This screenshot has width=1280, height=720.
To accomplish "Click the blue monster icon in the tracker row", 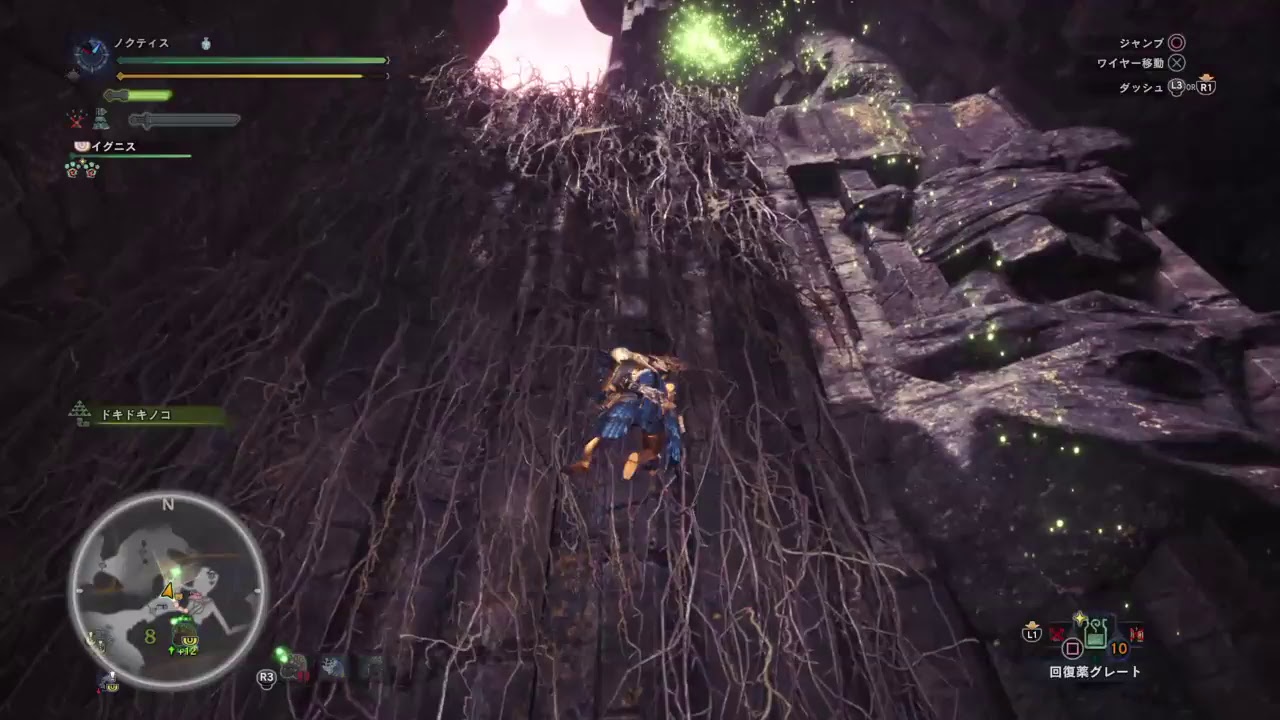I will 333,668.
